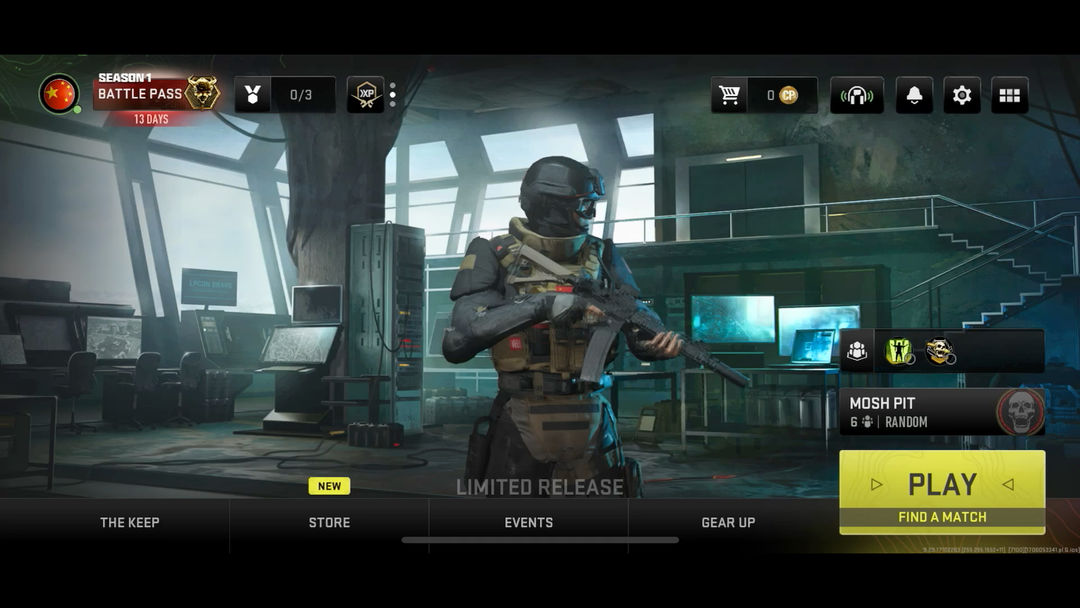Viewport: 1080px width, 608px height.
Task: Open the notifications bell
Action: point(914,95)
